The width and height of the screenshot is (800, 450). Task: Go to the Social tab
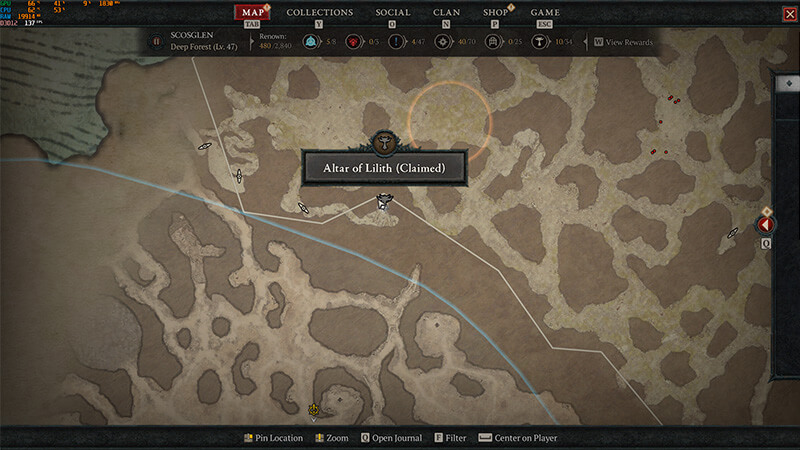[392, 13]
